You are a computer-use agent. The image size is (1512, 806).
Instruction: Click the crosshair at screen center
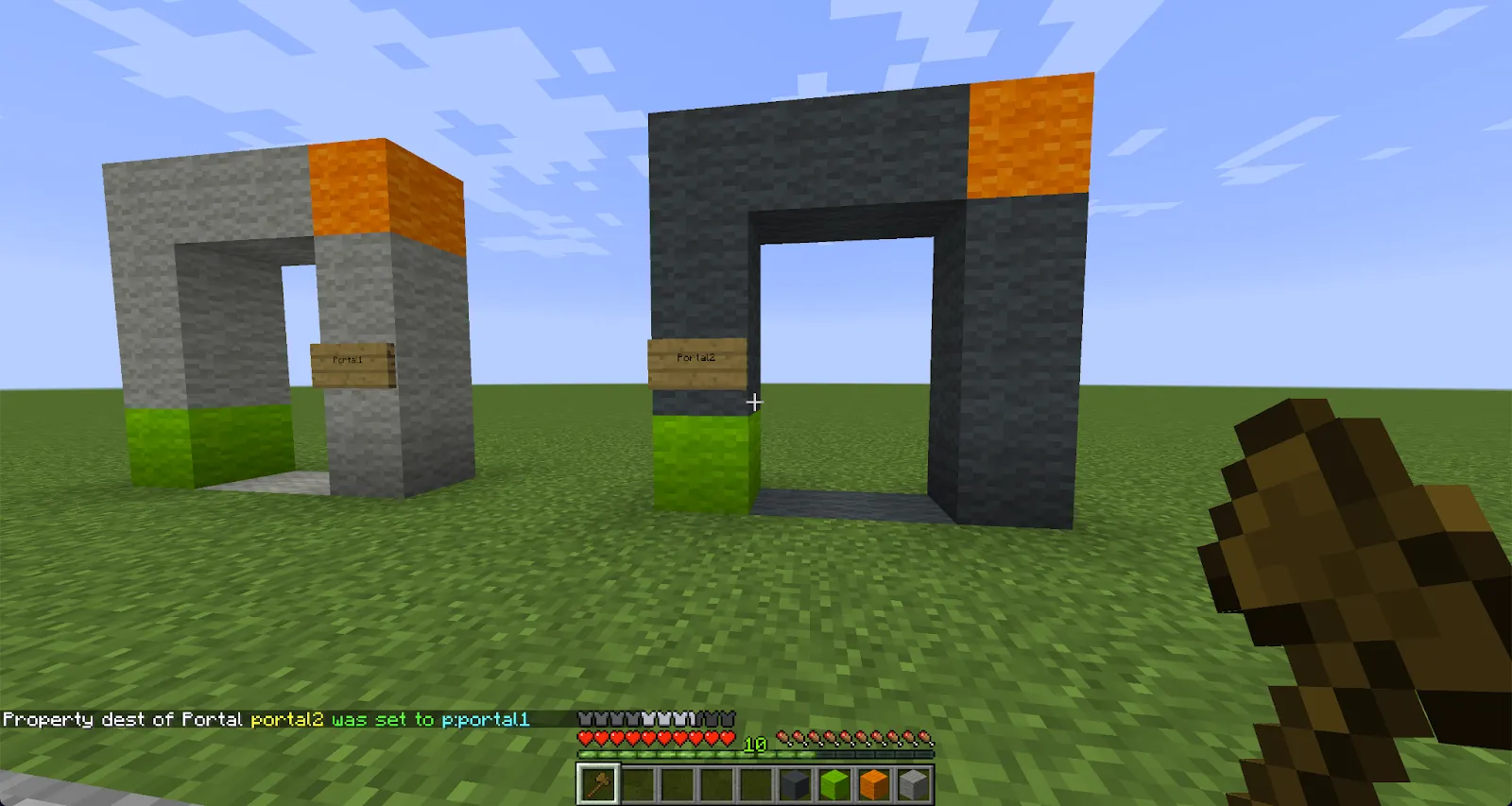(x=755, y=403)
